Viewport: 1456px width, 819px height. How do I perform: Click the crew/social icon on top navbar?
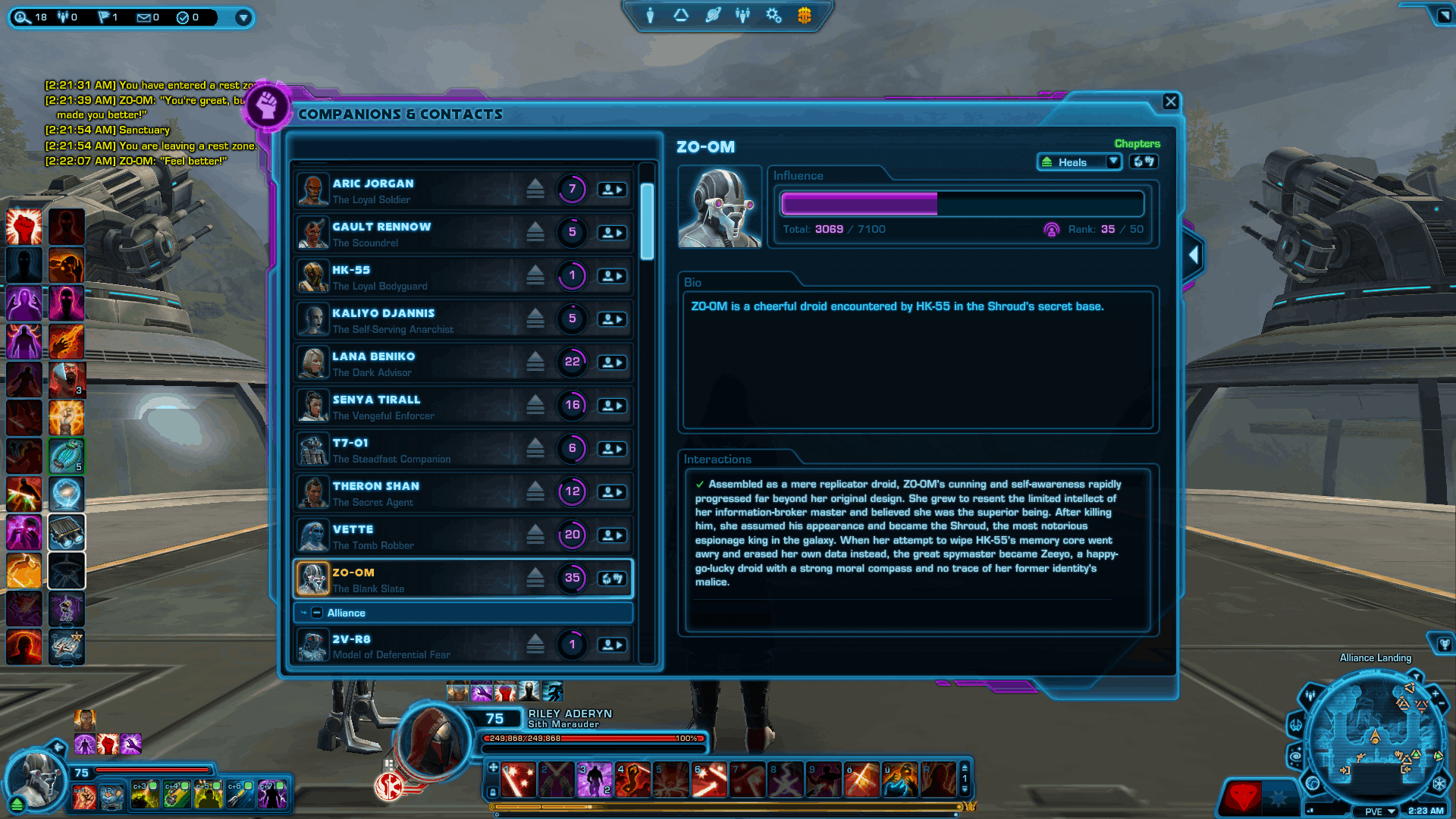click(742, 15)
